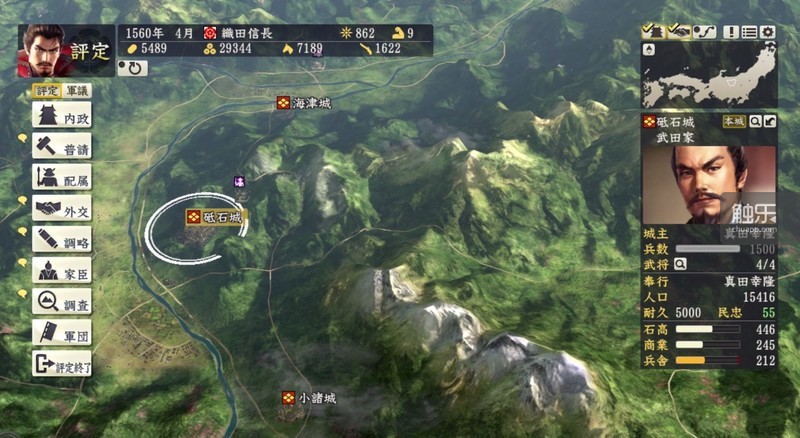800x438 pixels.
Task: Switch to the 軍議 war council tab
Action: tap(75, 91)
